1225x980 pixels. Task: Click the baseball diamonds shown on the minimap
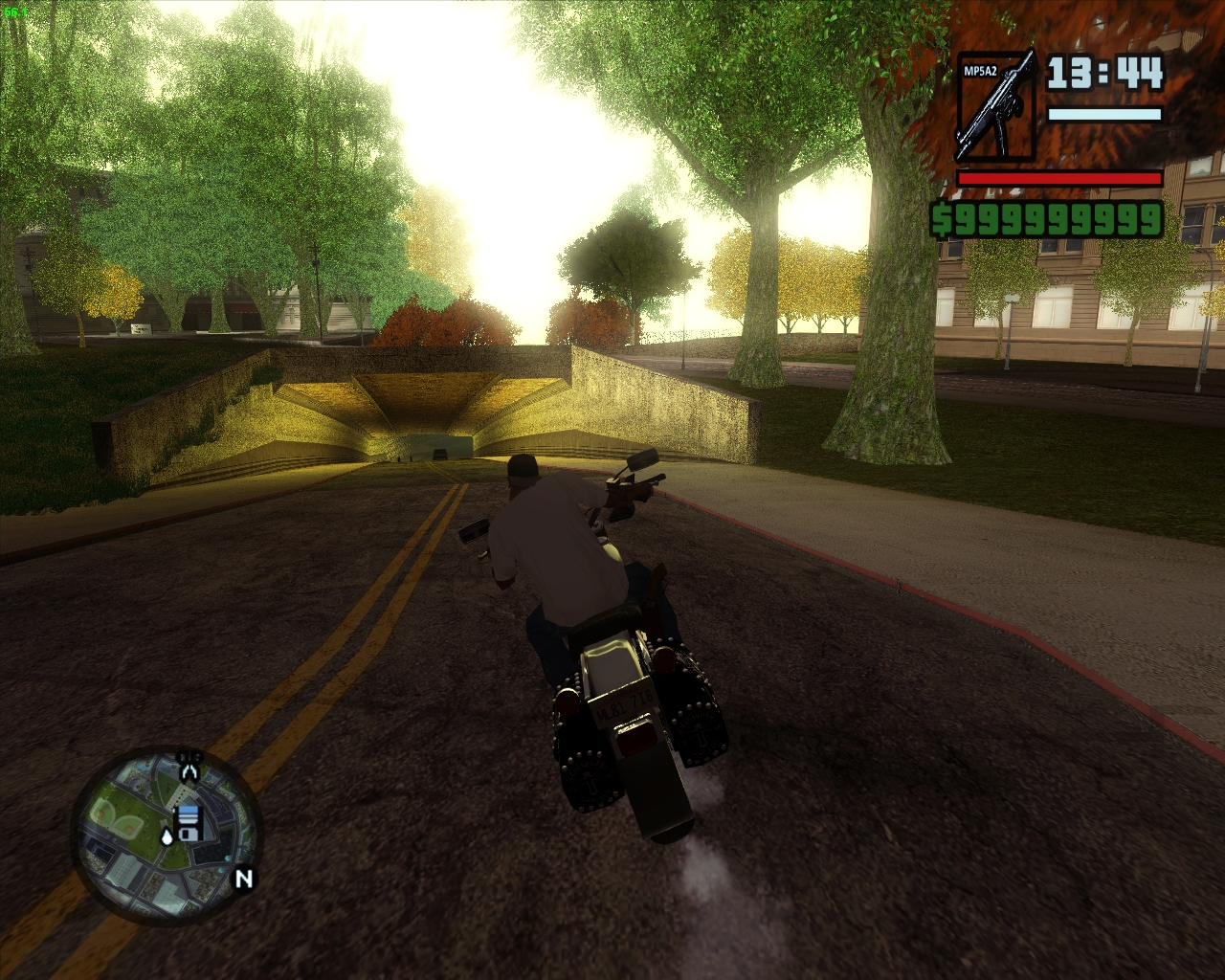pyautogui.click(x=118, y=817)
